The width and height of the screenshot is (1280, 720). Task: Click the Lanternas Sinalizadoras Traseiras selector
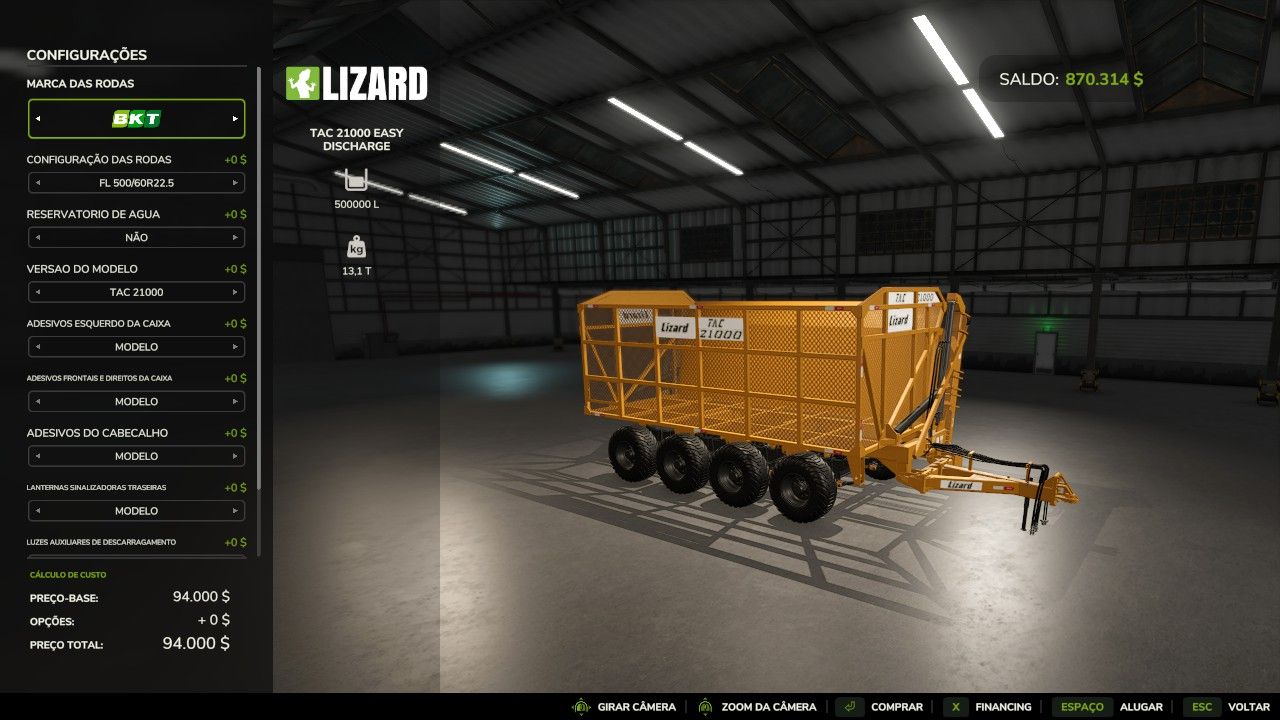pos(137,510)
